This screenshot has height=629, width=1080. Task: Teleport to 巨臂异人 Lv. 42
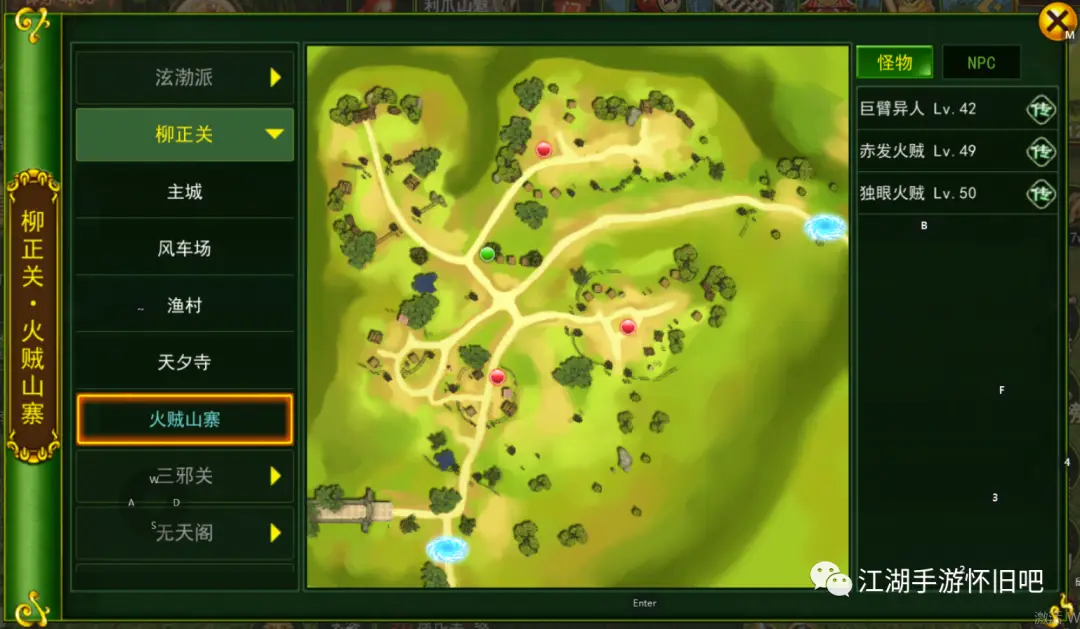(1041, 109)
